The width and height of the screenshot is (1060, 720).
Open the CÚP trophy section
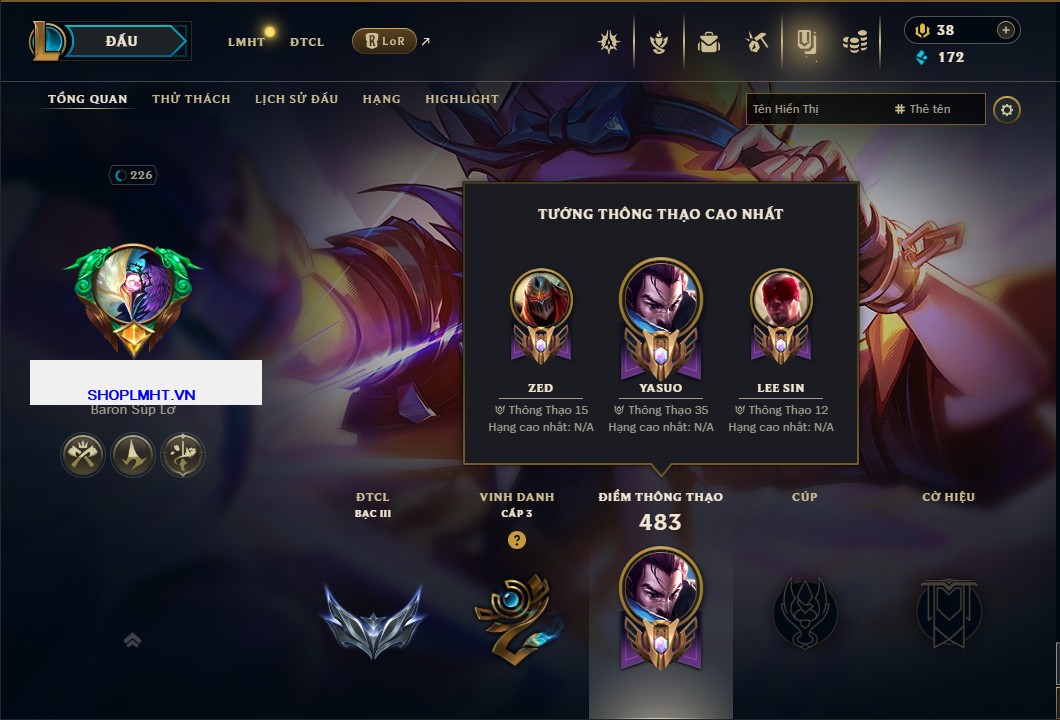coord(804,610)
